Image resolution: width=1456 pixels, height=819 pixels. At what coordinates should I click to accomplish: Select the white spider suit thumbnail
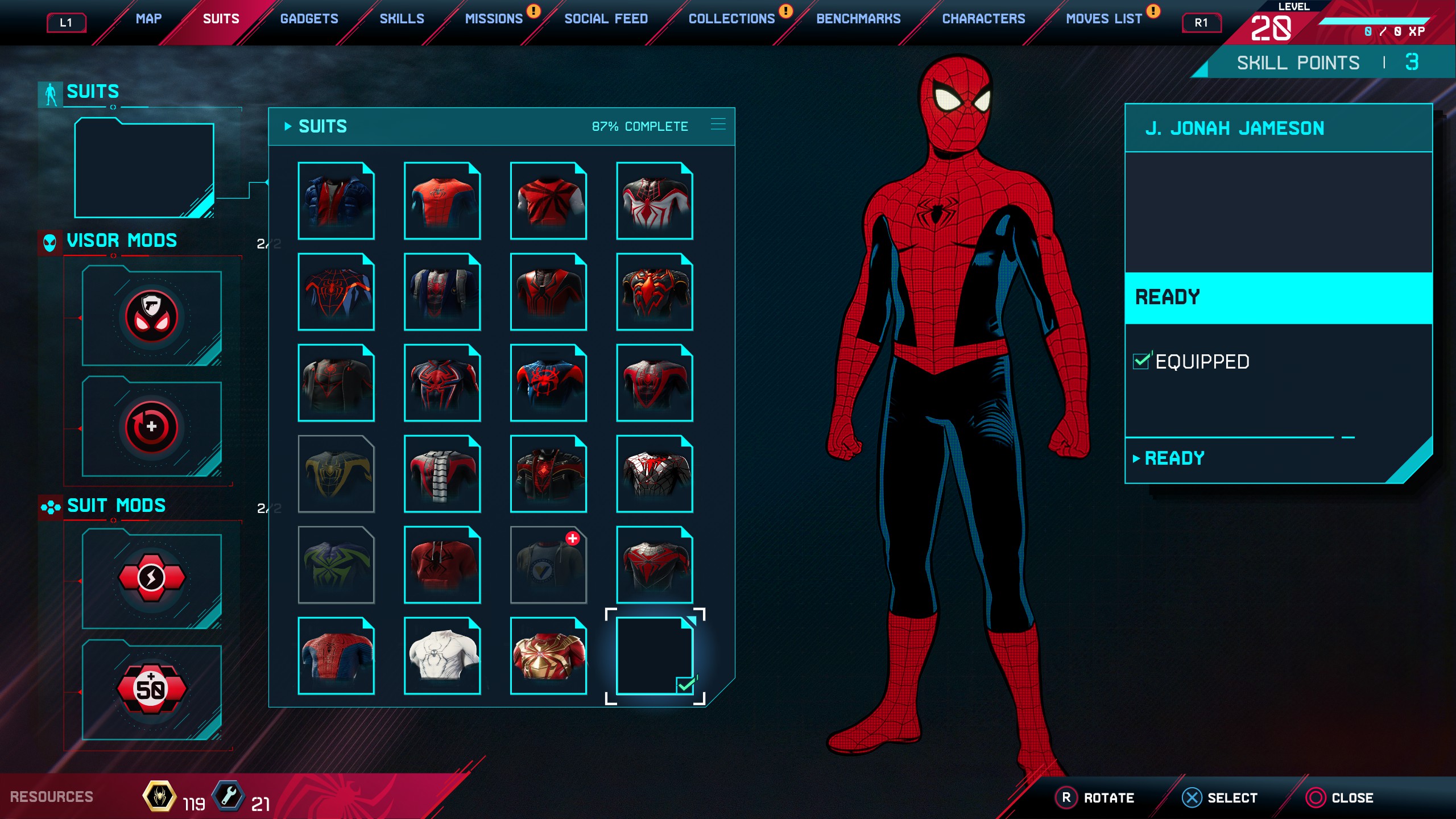(442, 655)
